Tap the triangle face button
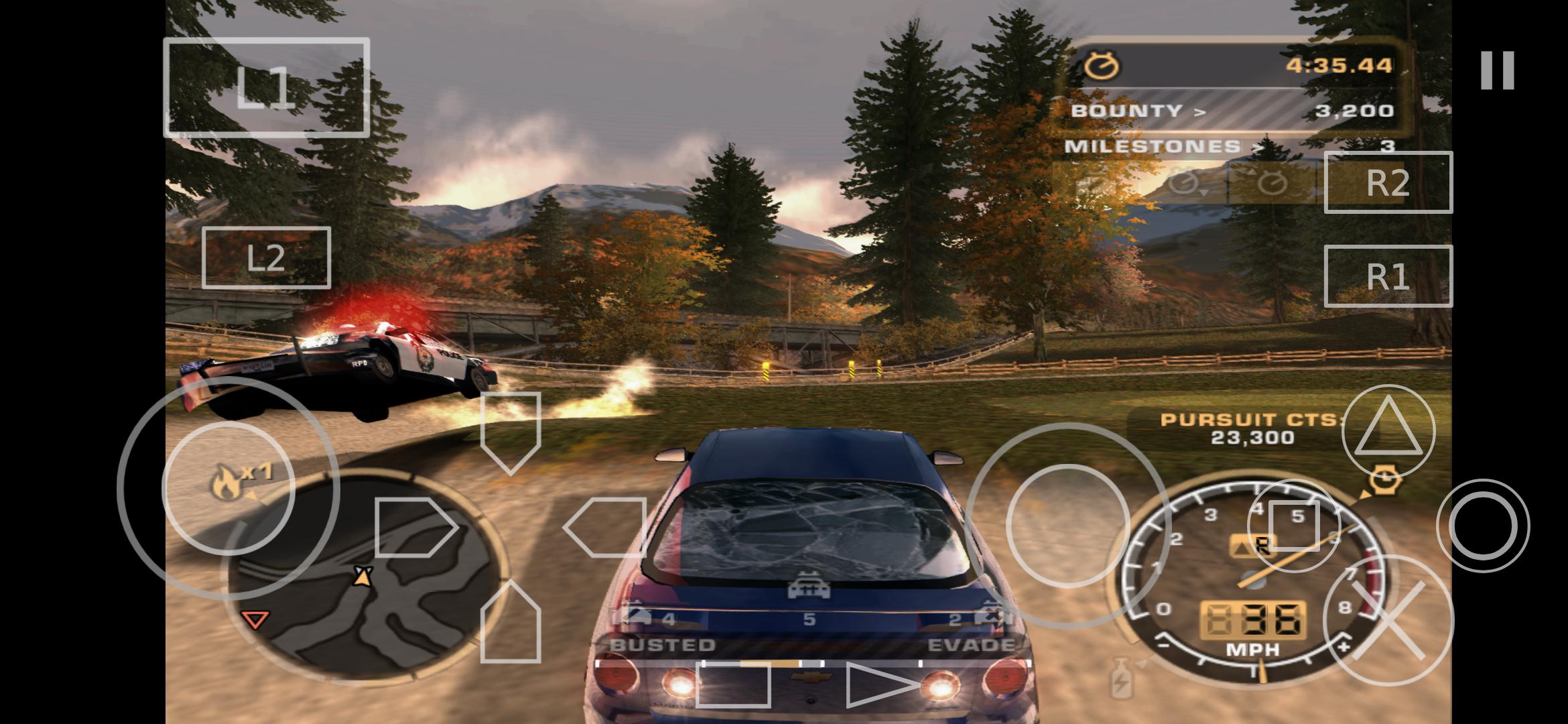The height and width of the screenshot is (724, 1568). 1388,431
